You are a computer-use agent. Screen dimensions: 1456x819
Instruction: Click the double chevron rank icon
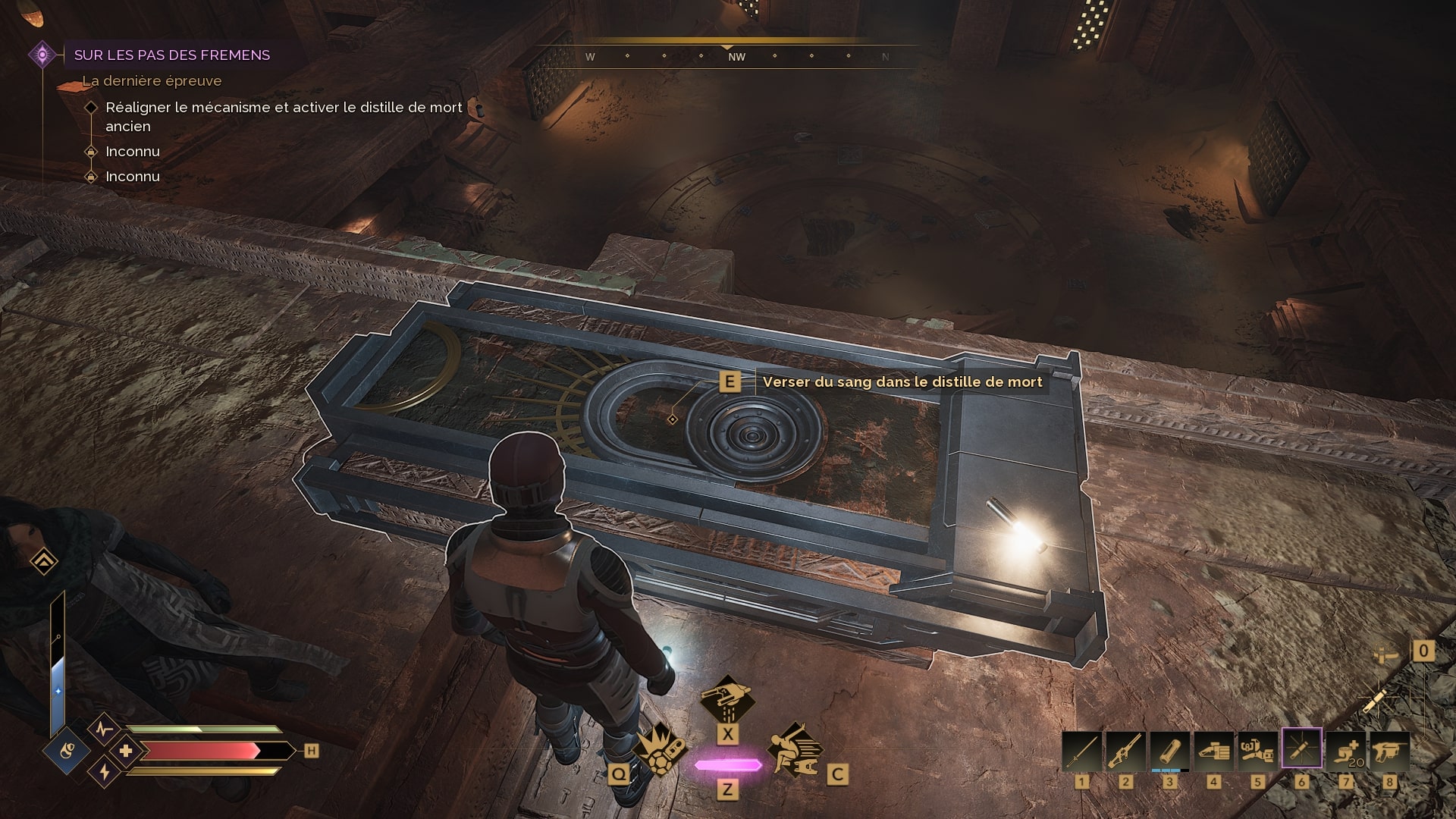[x=44, y=562]
